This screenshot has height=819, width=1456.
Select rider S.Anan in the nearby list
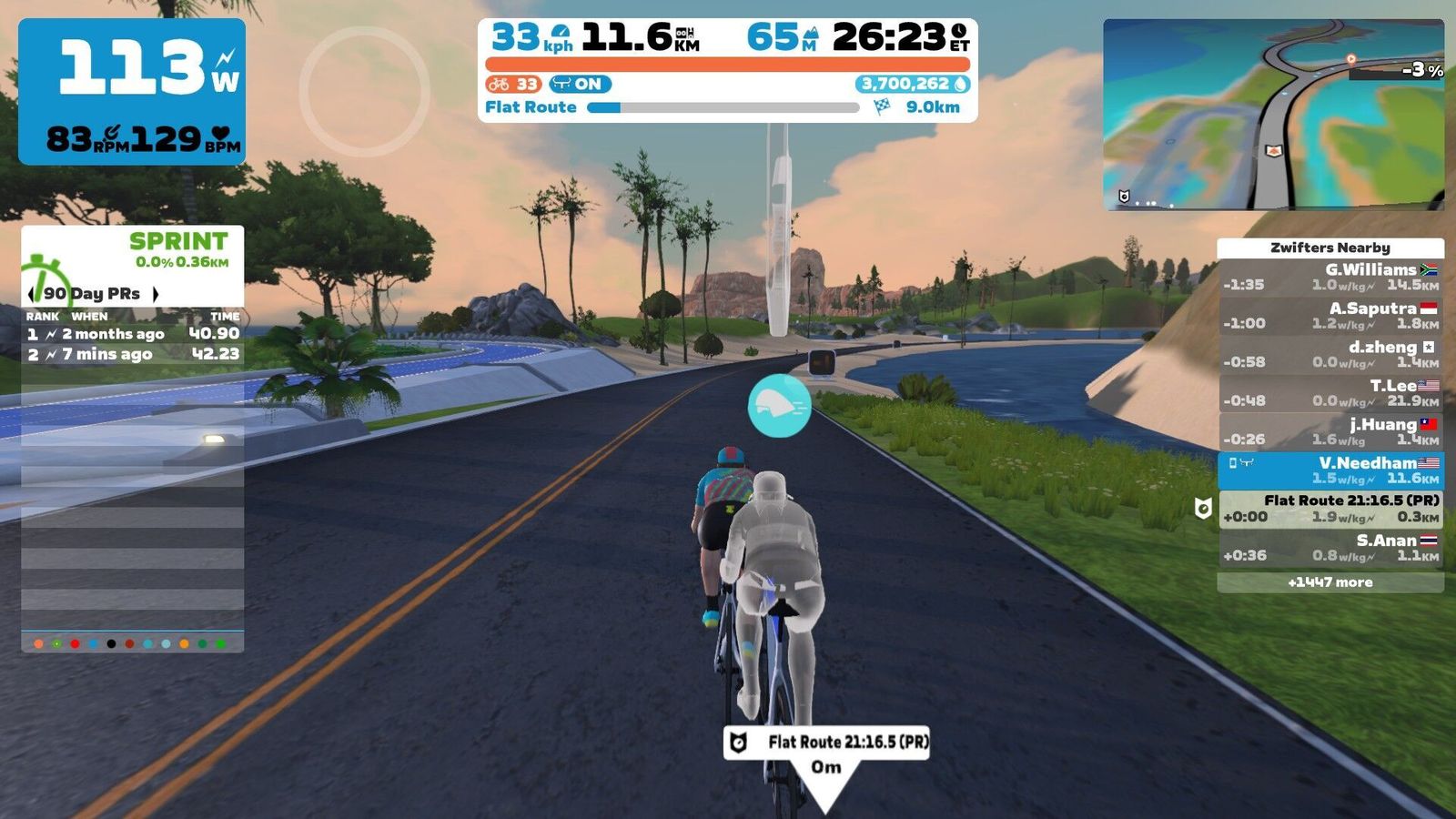click(x=1330, y=547)
